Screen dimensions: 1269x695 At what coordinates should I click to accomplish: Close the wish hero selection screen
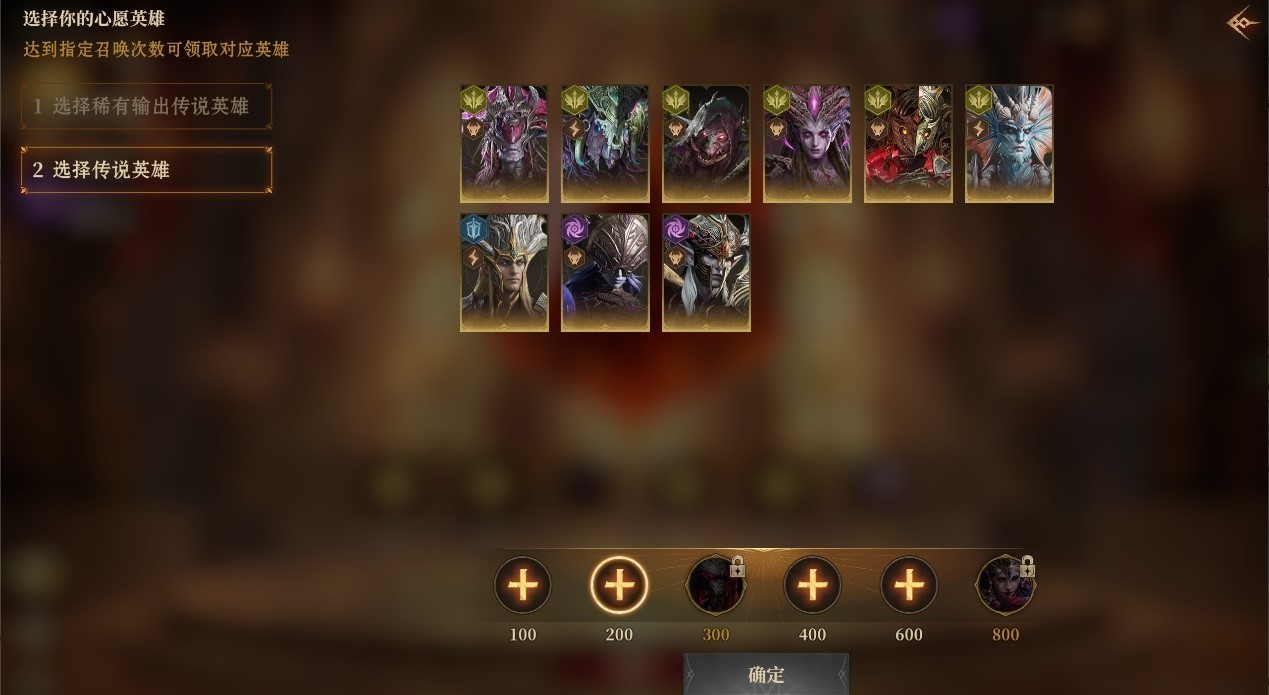1243,24
